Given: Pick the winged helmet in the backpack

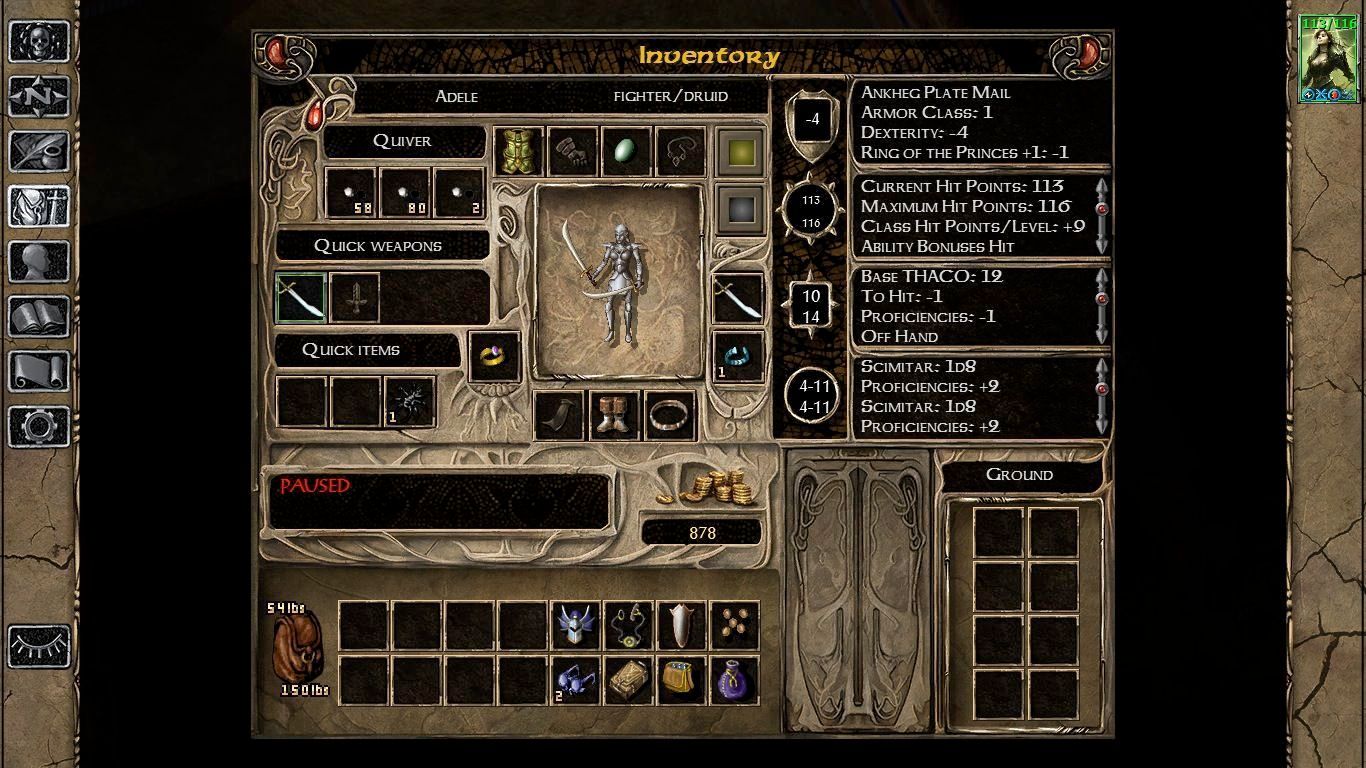Looking at the screenshot, I should tap(577, 625).
